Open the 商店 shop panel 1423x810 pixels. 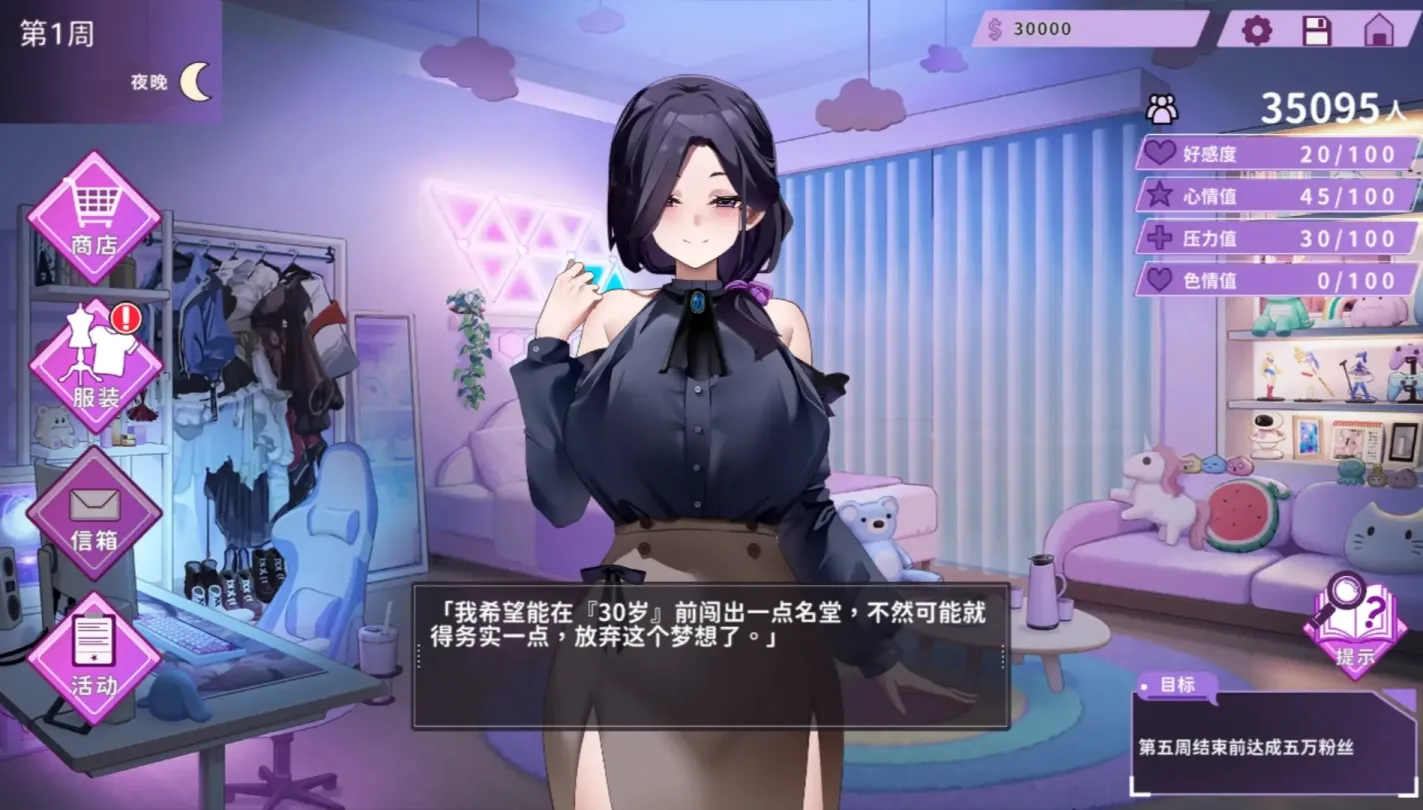coord(94,218)
